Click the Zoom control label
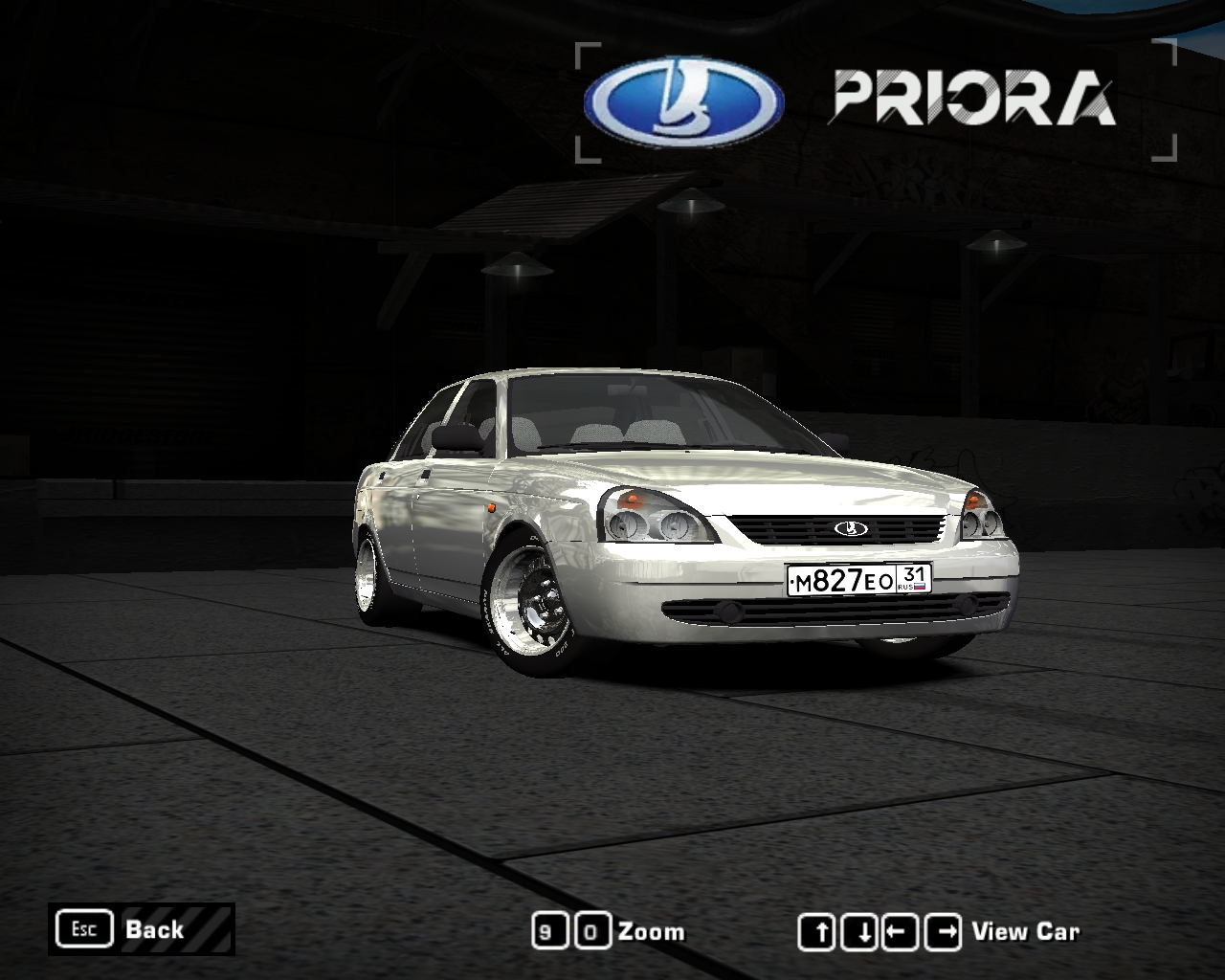This screenshot has width=1225, height=980. click(653, 930)
